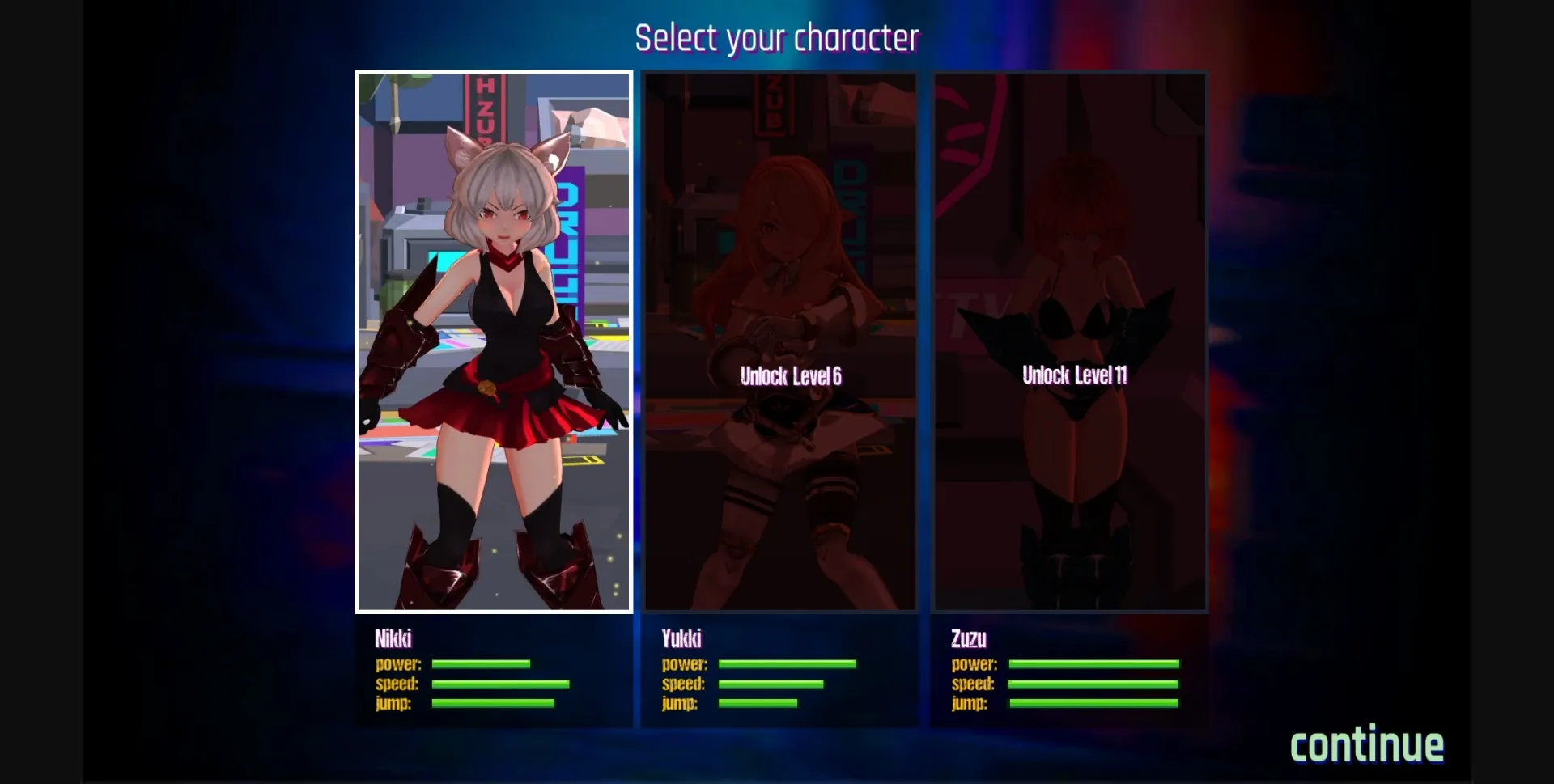This screenshot has width=1554, height=784.
Task: Click Nikki's speed stat bar
Action: [x=502, y=684]
